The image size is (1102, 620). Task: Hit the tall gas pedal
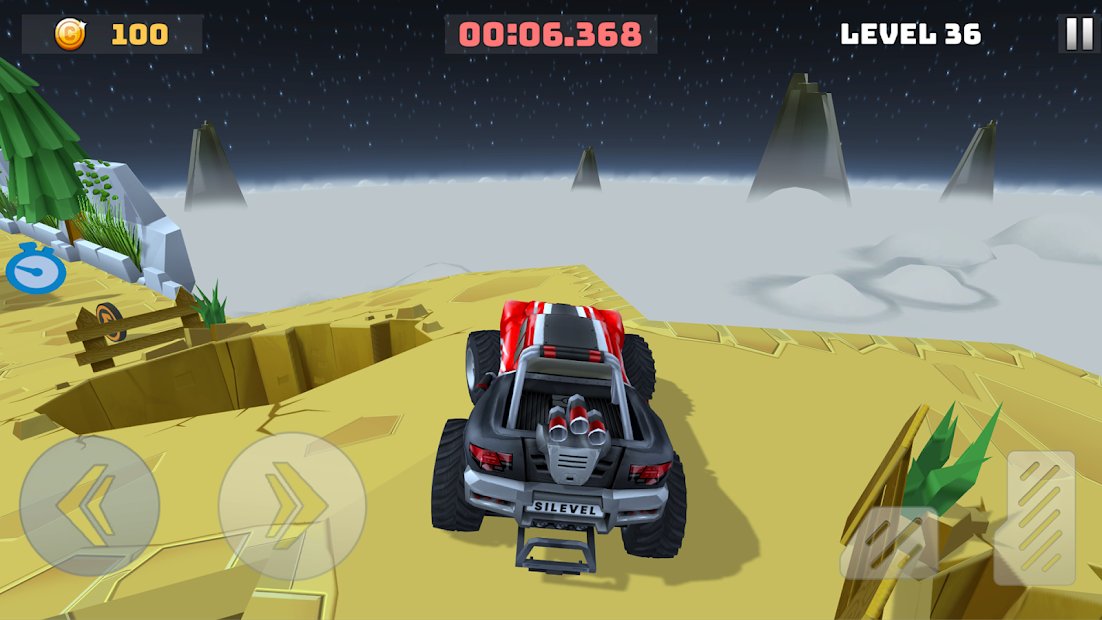1041,517
